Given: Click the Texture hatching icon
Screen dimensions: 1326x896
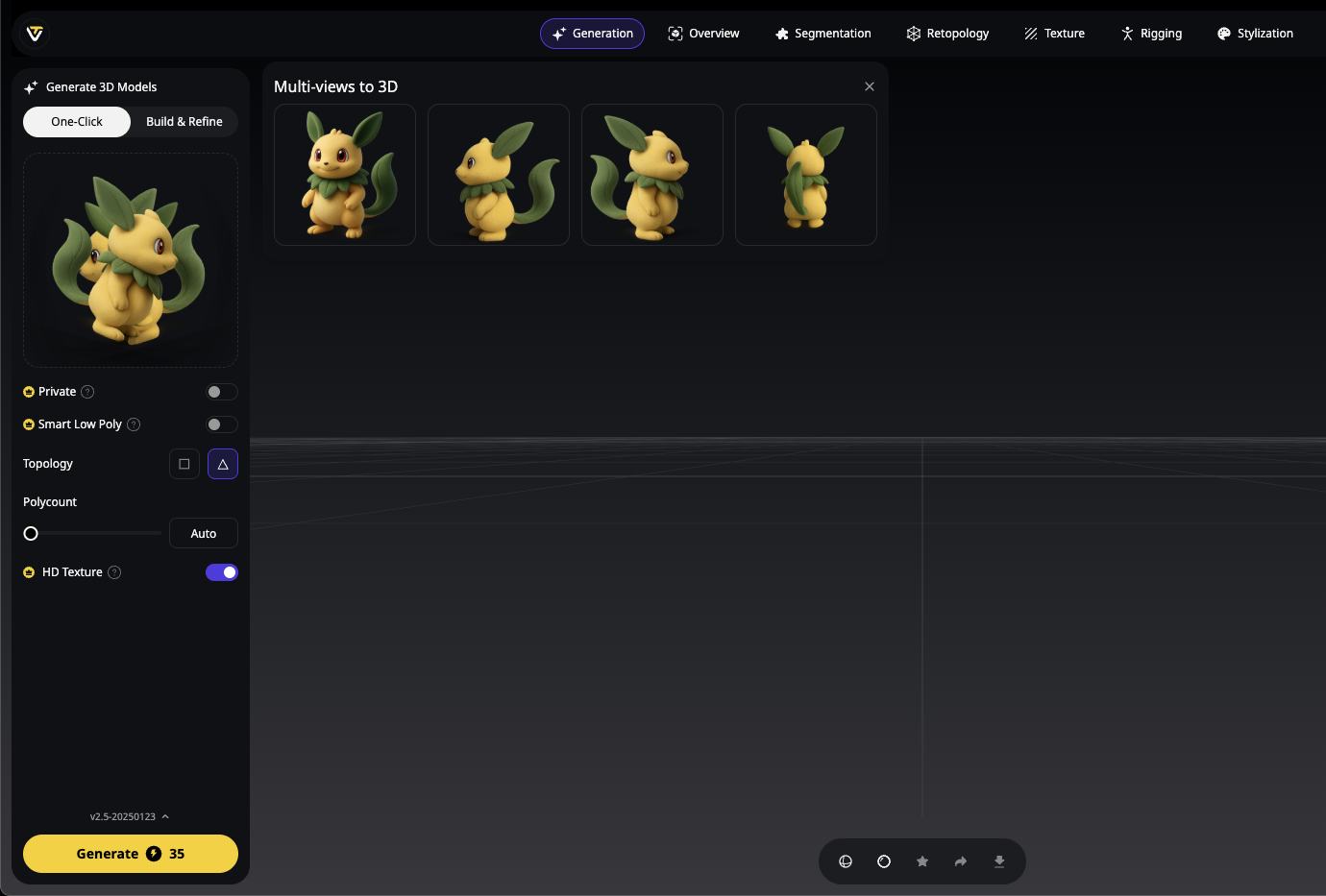Looking at the screenshot, I should click(x=1028, y=33).
